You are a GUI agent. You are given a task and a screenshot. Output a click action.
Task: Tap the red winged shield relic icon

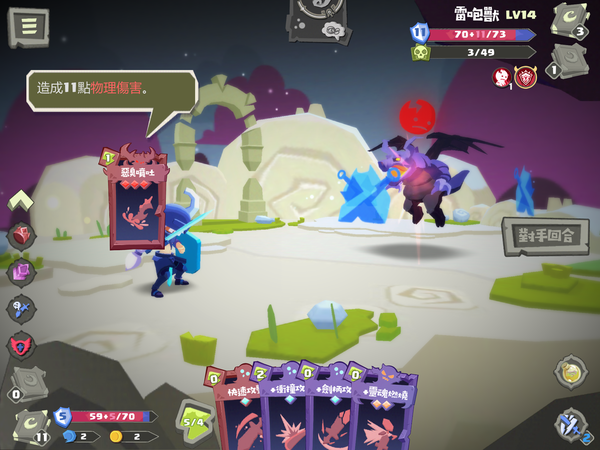point(22,346)
